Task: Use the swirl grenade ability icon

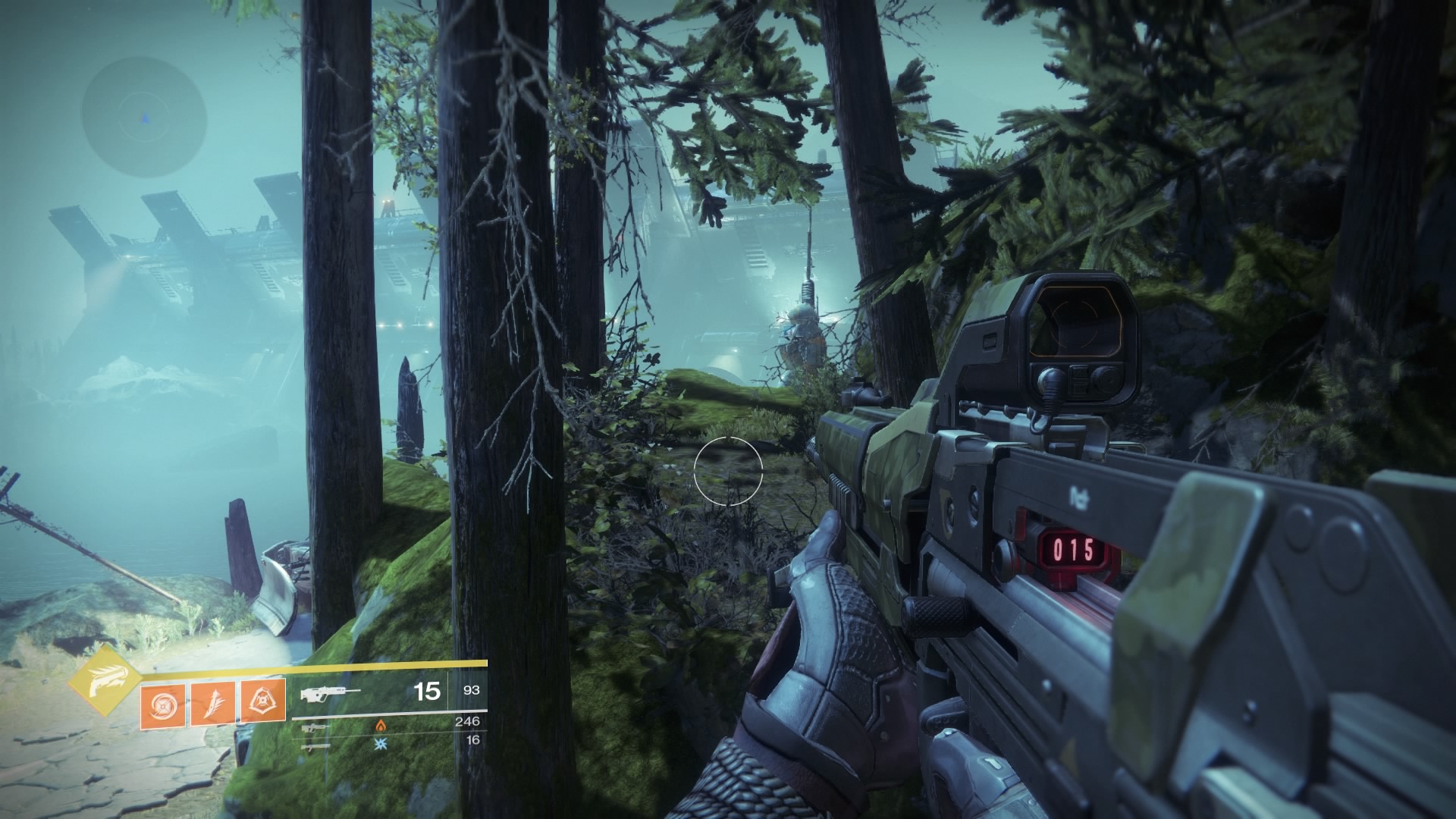Action: coord(162,703)
